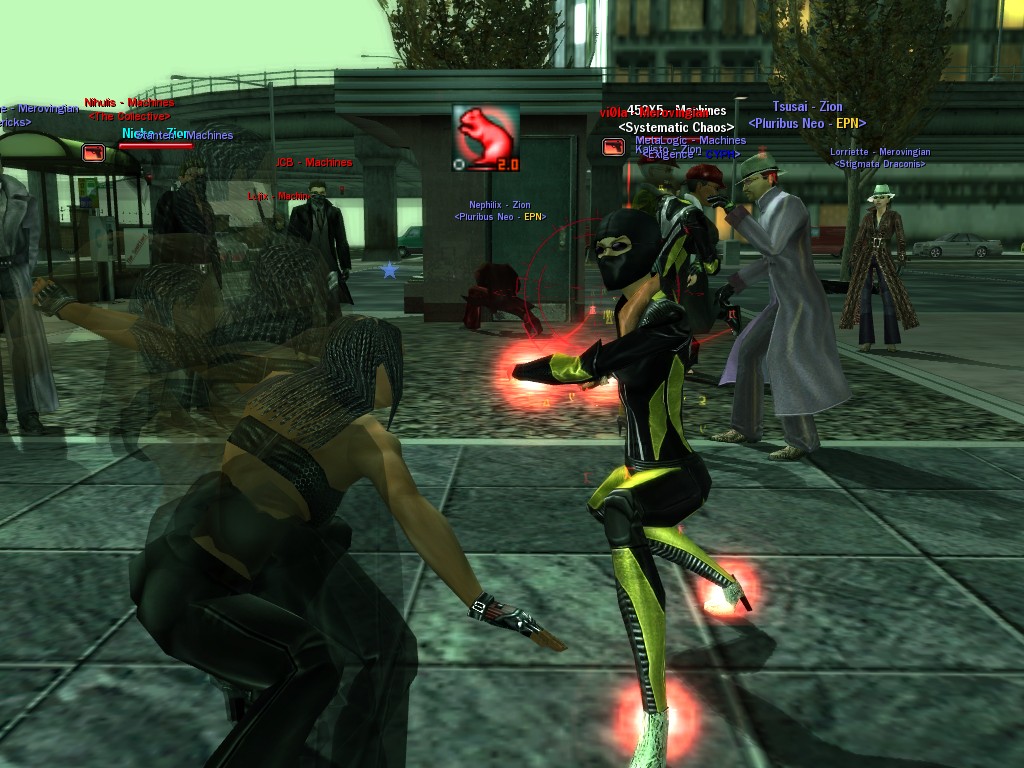Click the pistol icon beside vi0la's nameplate
The height and width of the screenshot is (768, 1024).
click(x=614, y=147)
